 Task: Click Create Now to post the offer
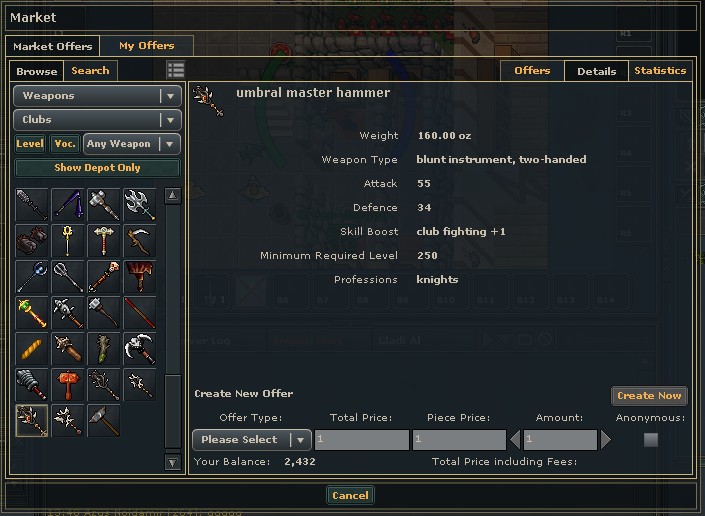tap(649, 396)
